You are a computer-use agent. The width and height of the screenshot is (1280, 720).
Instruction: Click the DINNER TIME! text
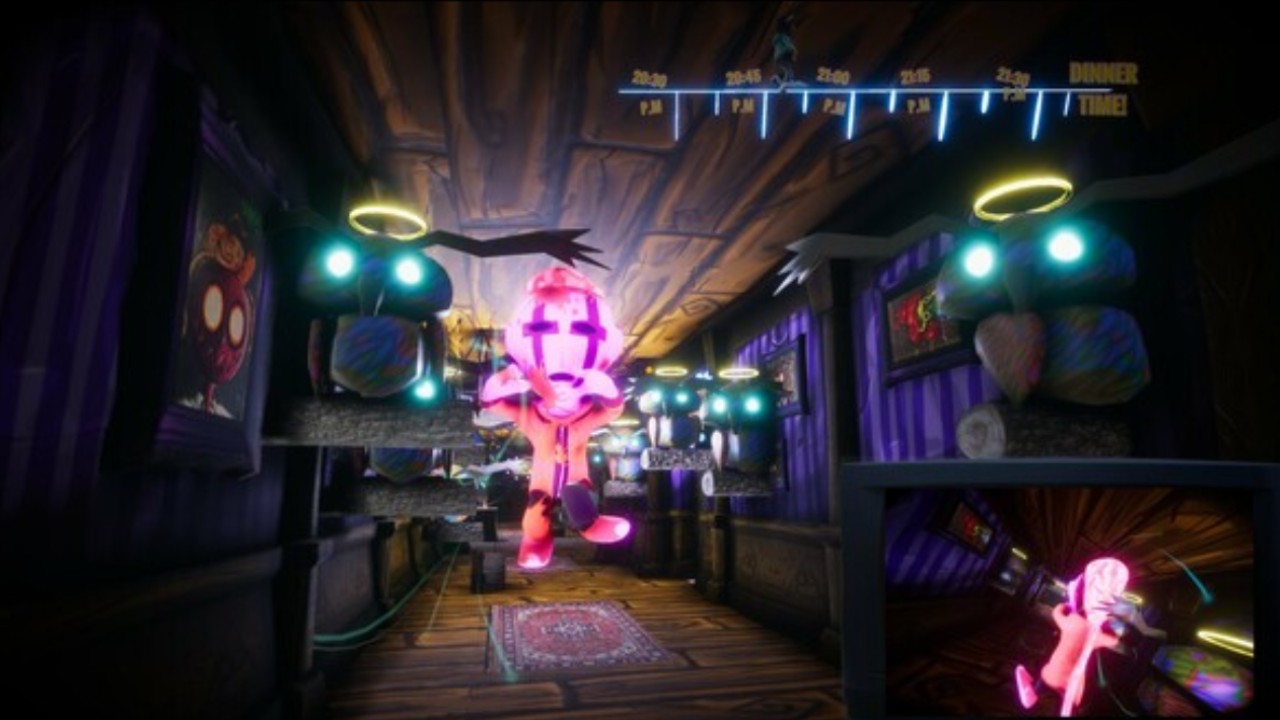1100,85
